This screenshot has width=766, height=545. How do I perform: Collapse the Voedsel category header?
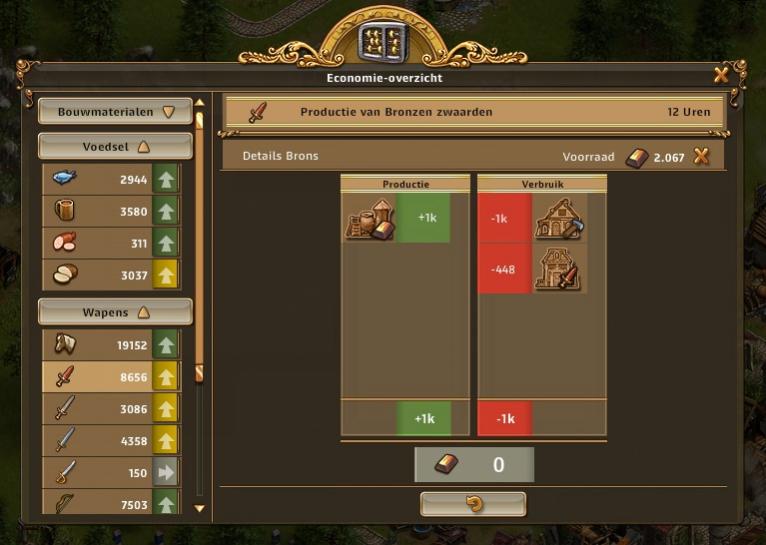[x=115, y=146]
